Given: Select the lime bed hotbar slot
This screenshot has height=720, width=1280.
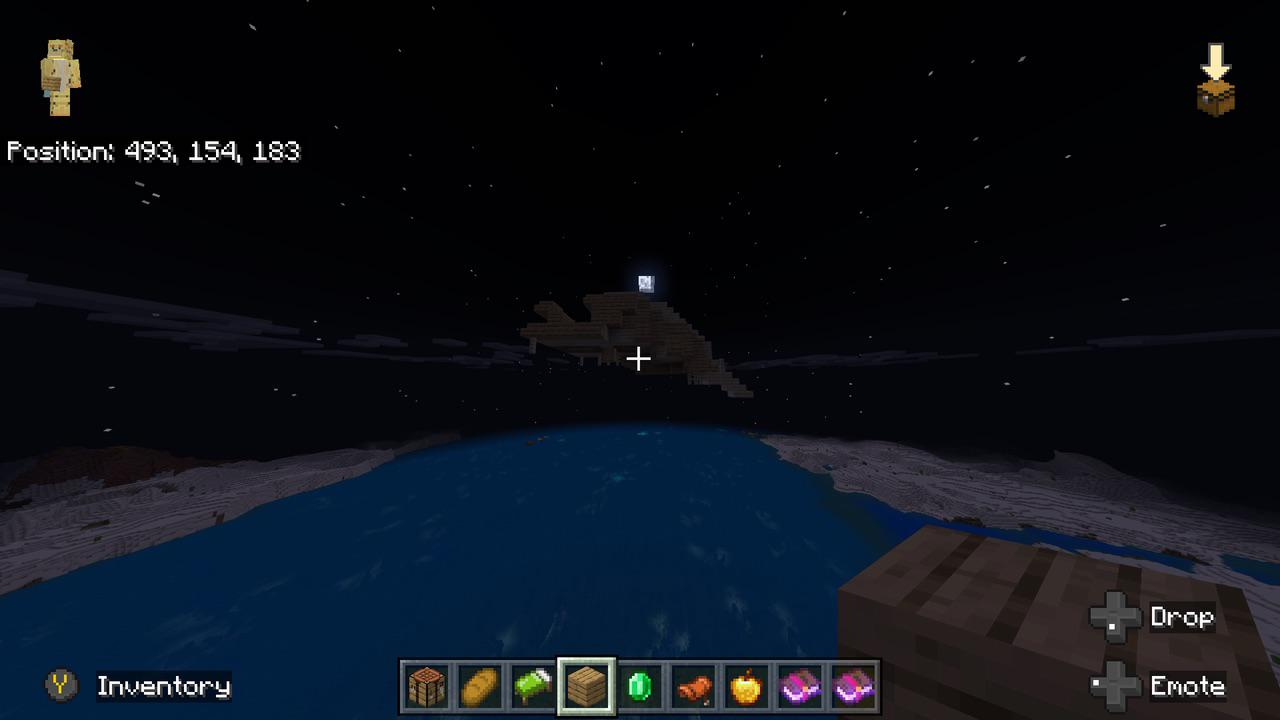Looking at the screenshot, I should (x=531, y=684).
